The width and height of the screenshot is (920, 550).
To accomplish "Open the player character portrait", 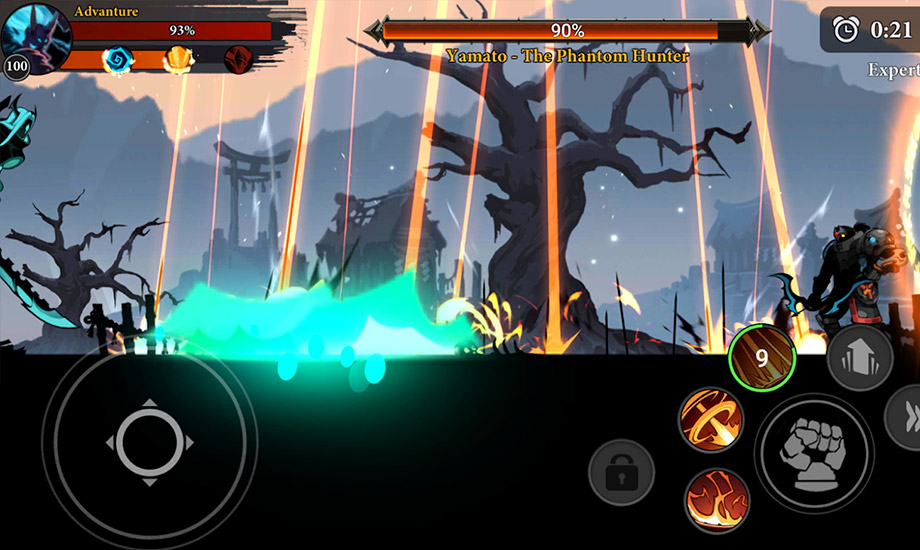I will 36,38.
